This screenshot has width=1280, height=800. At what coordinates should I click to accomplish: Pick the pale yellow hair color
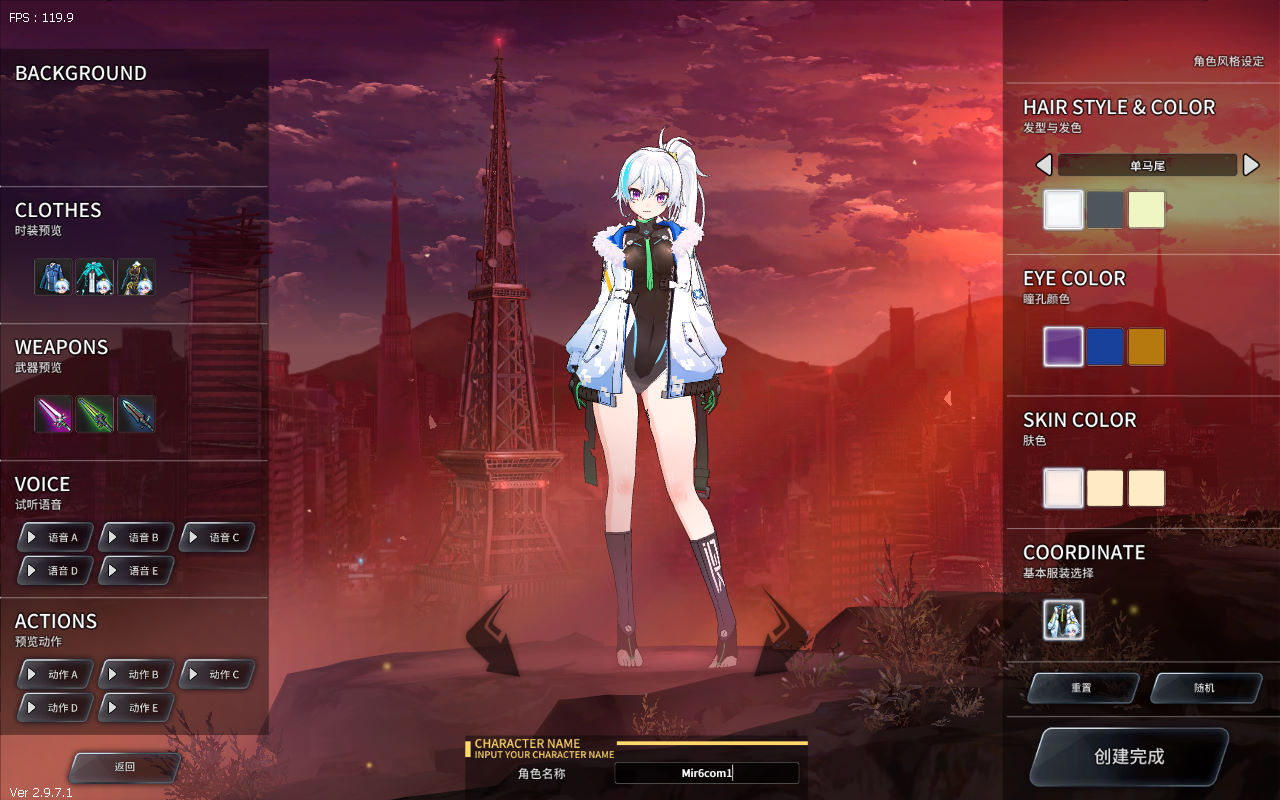(1147, 210)
